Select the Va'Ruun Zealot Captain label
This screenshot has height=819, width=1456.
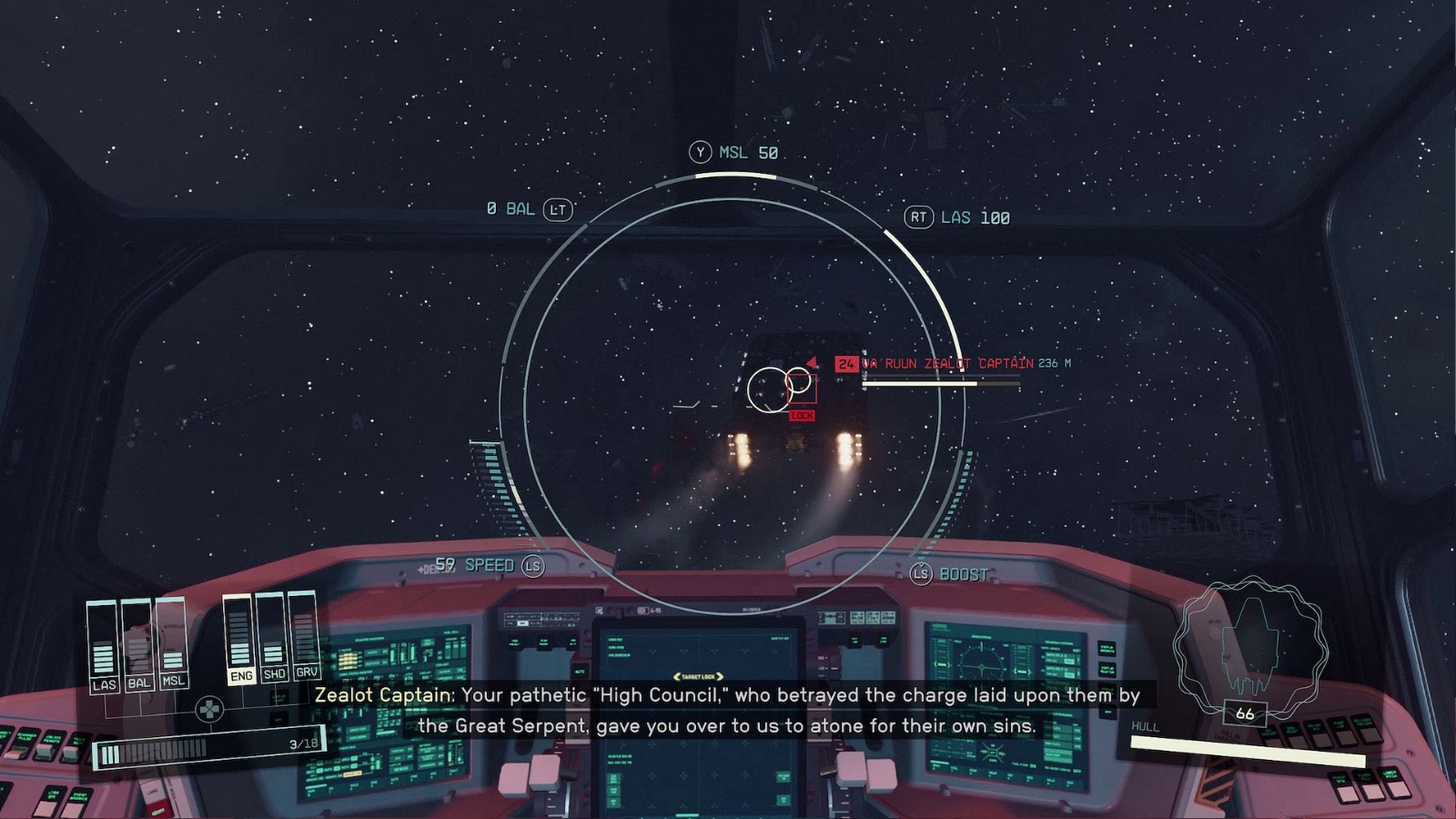coord(946,362)
